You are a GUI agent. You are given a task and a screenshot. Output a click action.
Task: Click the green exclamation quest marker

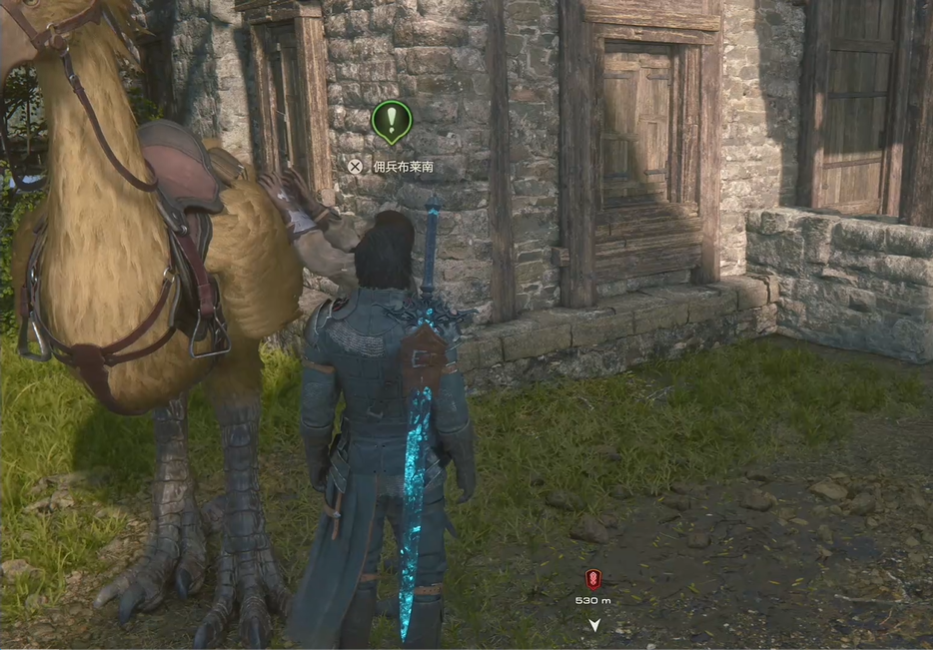(x=391, y=121)
